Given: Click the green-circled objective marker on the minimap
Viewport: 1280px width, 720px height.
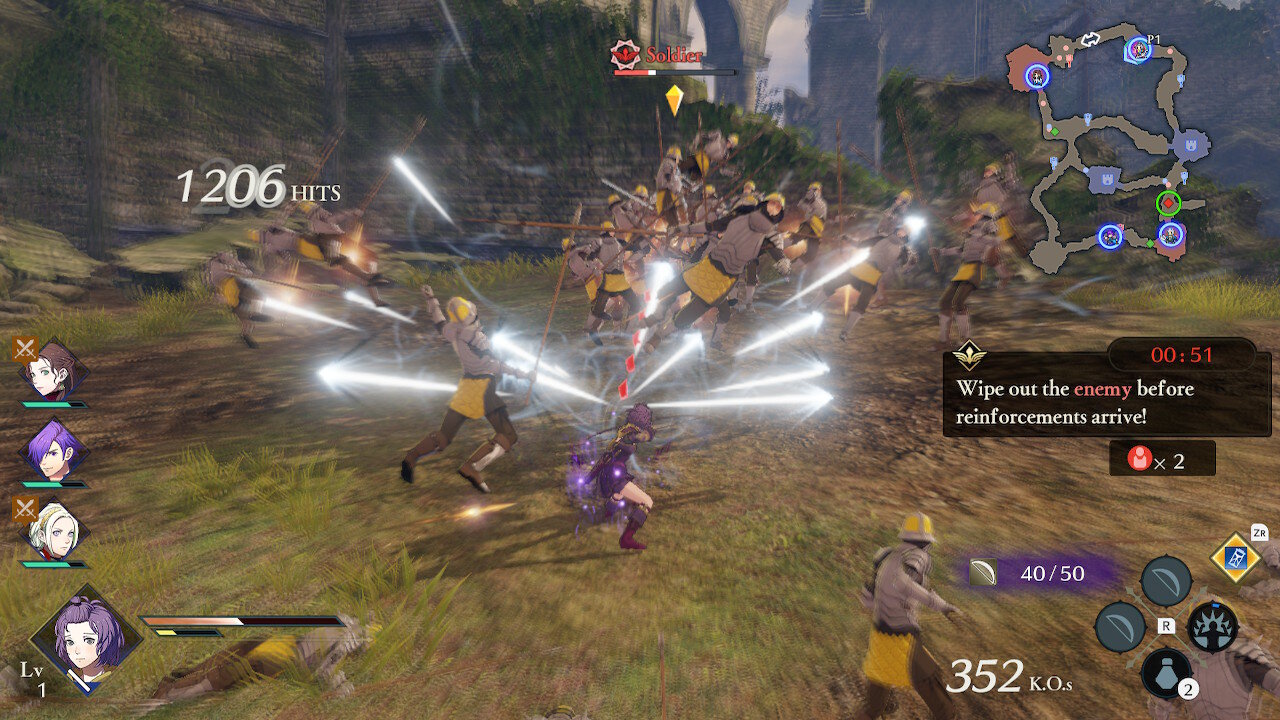Looking at the screenshot, I should tap(1168, 203).
